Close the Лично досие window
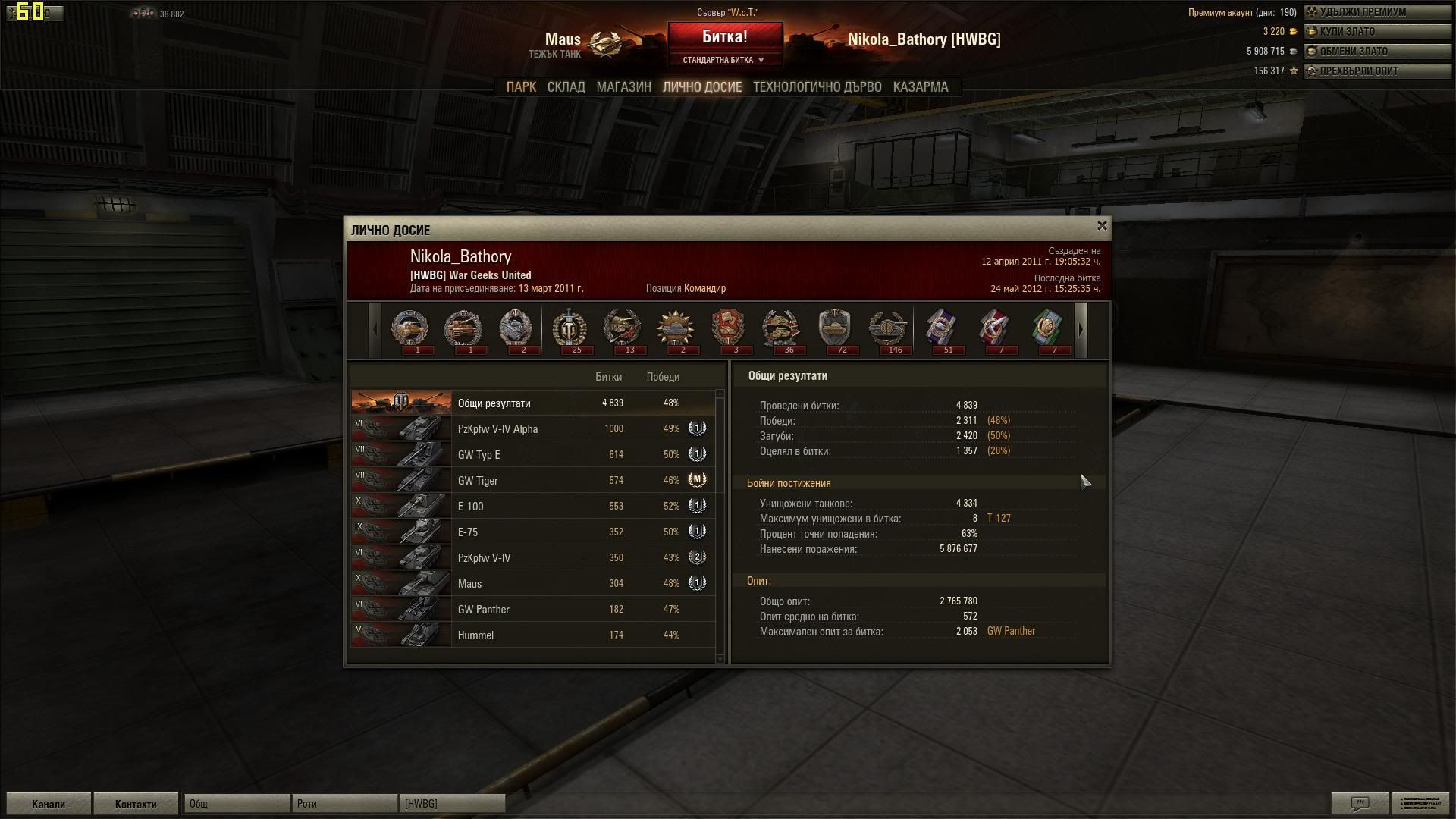This screenshot has height=819, width=1456. coord(1102,226)
